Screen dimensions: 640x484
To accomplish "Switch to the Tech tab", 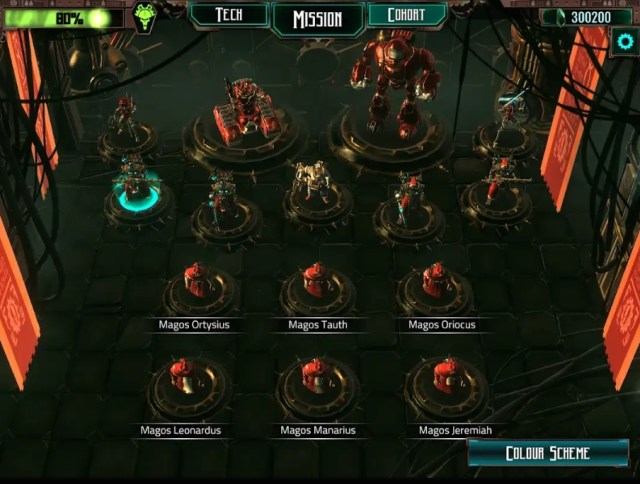I will click(229, 15).
